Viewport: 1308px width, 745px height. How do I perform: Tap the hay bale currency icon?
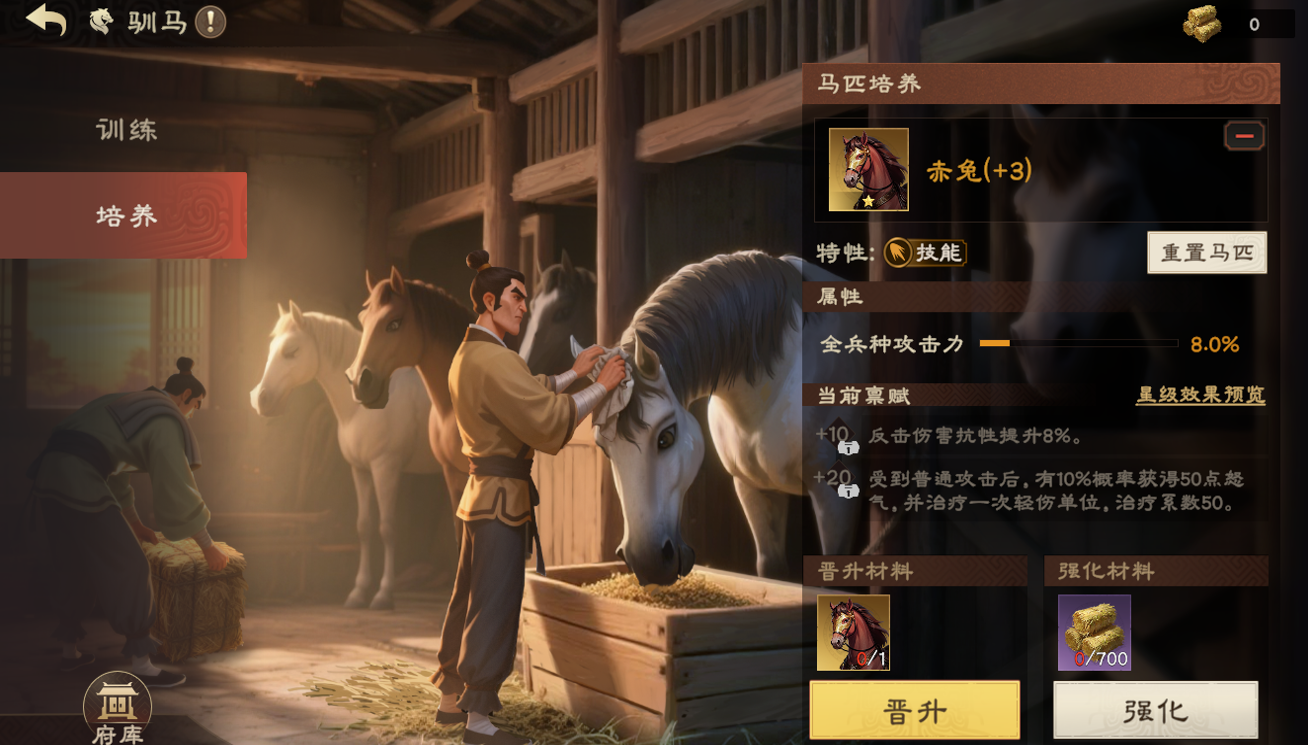(1201, 23)
